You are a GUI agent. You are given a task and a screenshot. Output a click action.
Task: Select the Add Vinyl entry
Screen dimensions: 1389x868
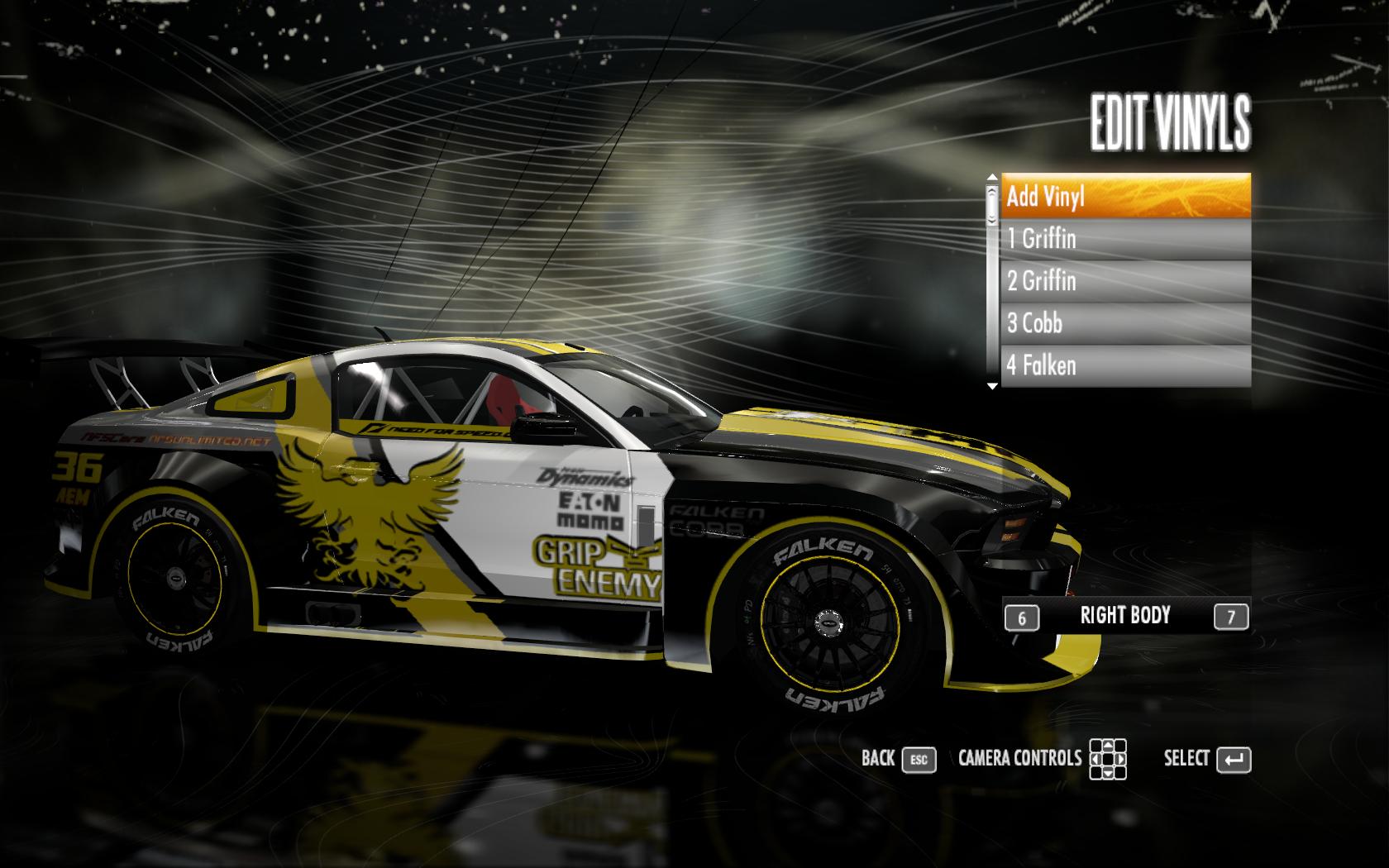(1124, 196)
